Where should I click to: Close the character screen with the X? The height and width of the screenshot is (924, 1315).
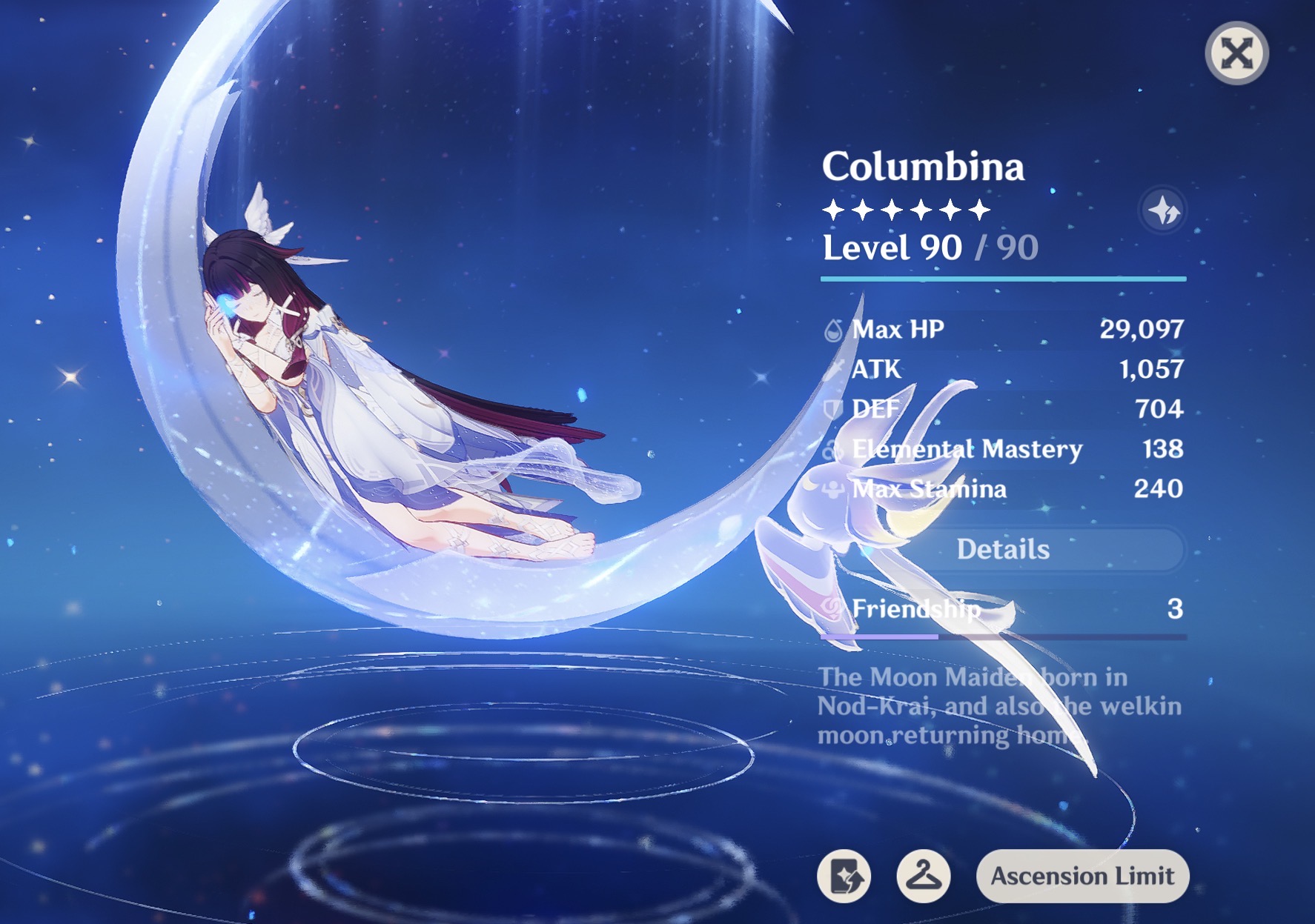[x=1236, y=53]
